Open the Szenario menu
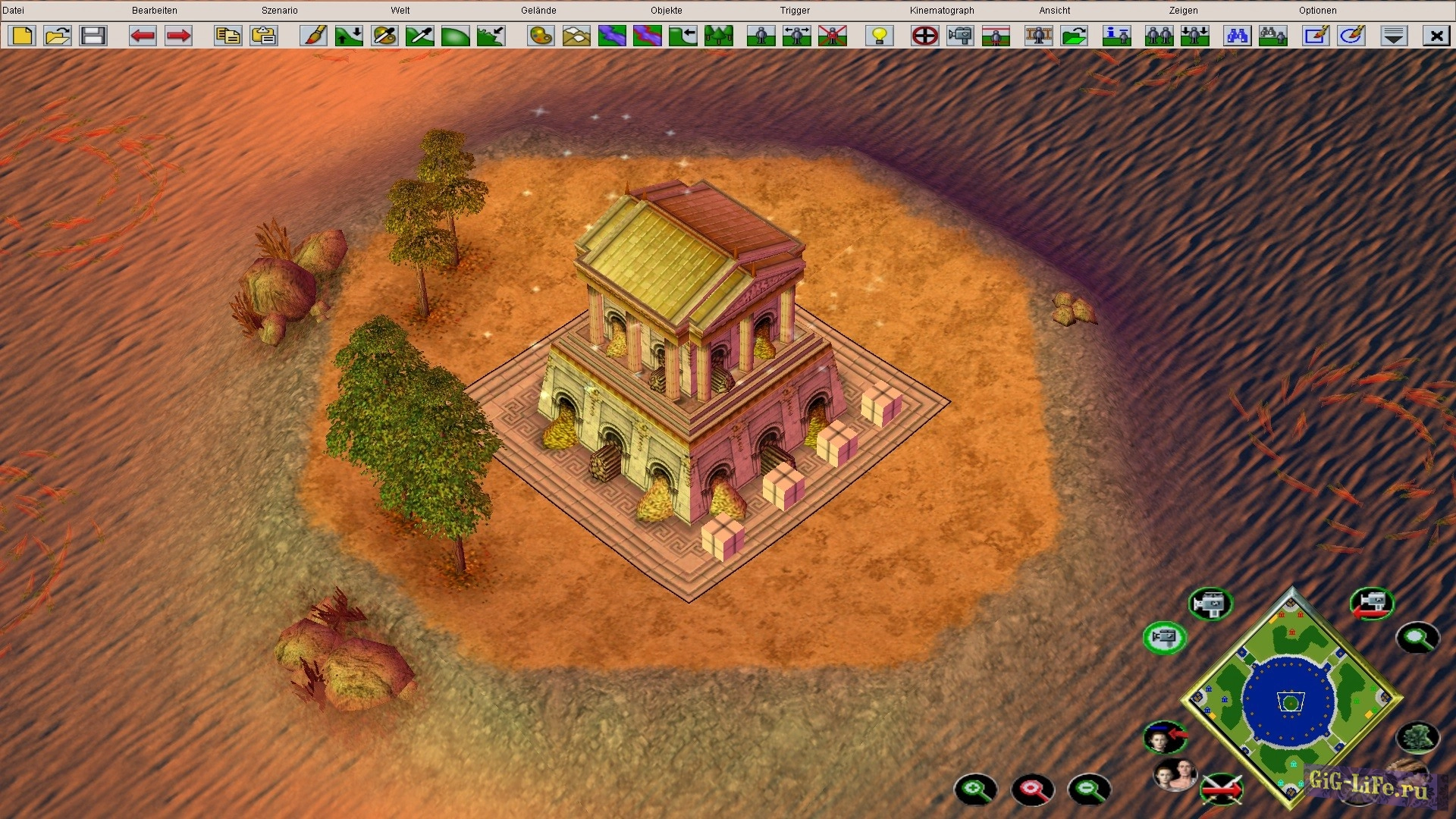This screenshot has width=1456, height=819. pyautogui.click(x=279, y=11)
